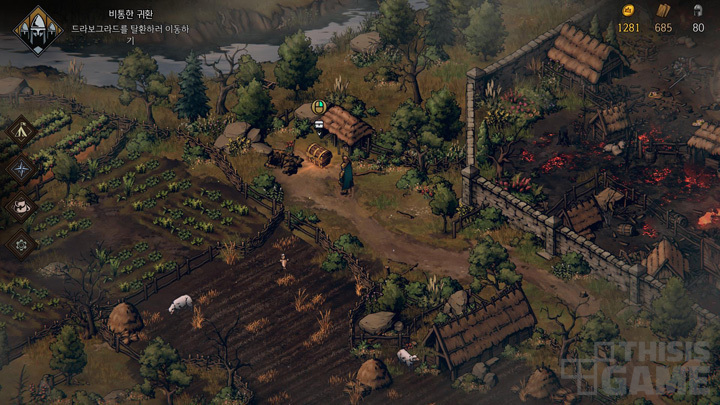Open the satchel diamond icon

point(21,206)
